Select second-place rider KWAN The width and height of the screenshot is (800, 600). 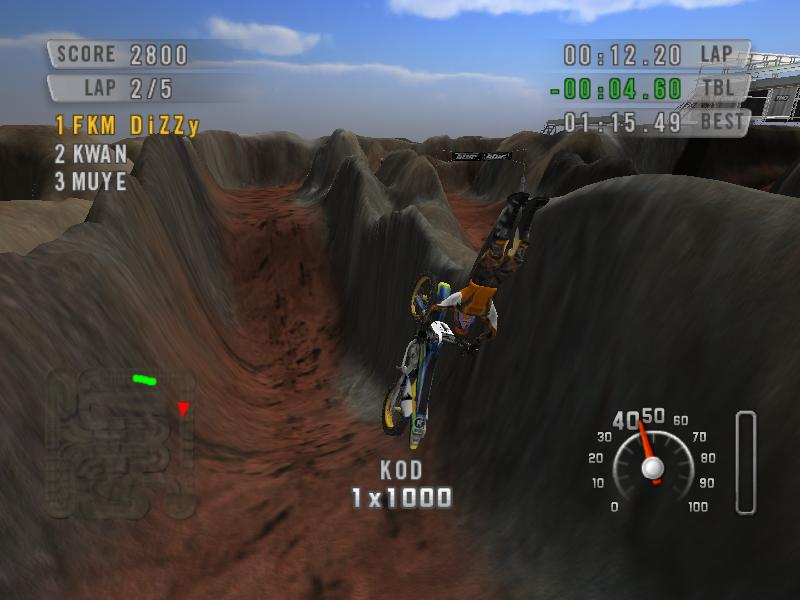[91, 154]
